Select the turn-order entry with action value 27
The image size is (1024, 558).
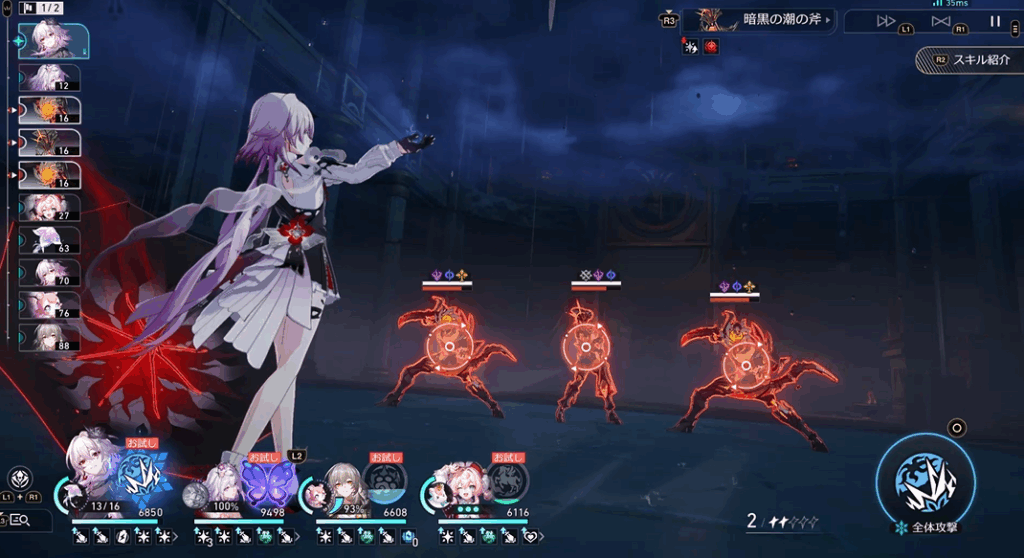pyautogui.click(x=50, y=208)
